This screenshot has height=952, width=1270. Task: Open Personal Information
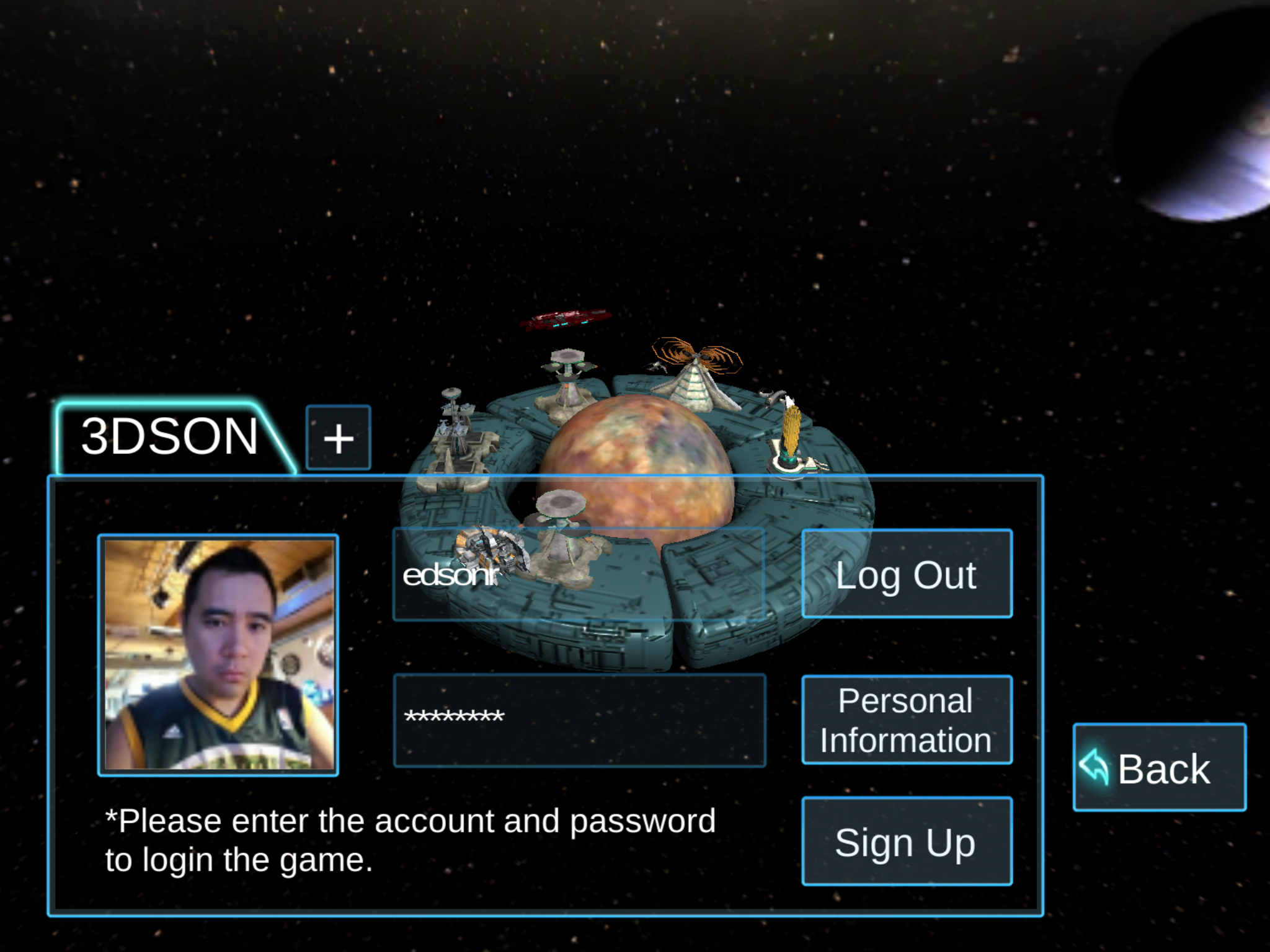pyautogui.click(x=907, y=720)
